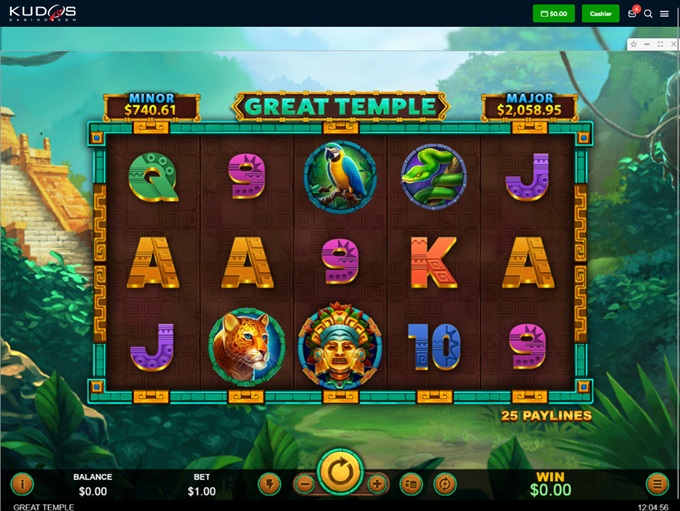Toggle the lightning bolt turbo mode
Screen dimensions: 680x511
tap(268, 484)
